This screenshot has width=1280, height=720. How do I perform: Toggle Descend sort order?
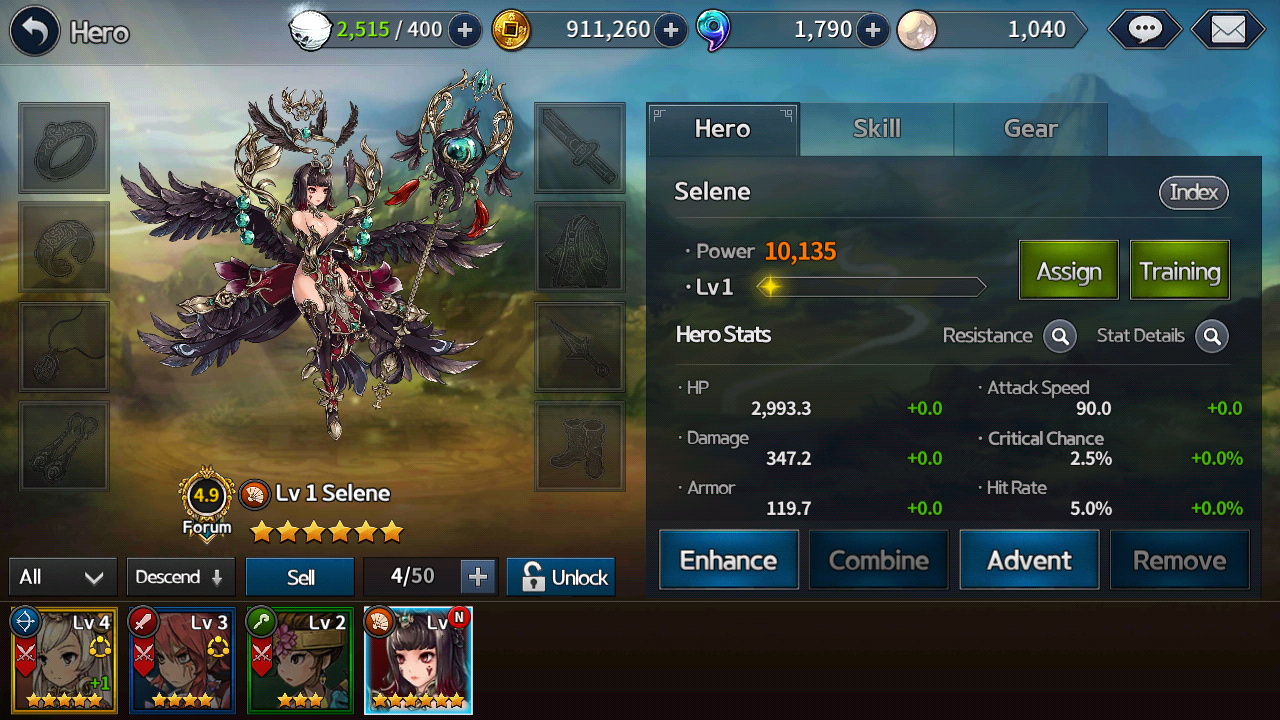coord(180,577)
